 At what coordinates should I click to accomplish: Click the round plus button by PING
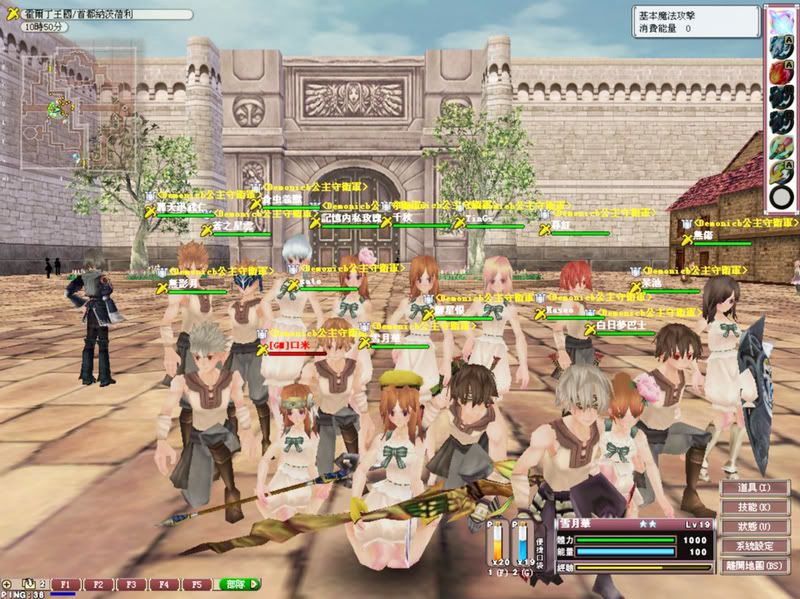(8, 583)
